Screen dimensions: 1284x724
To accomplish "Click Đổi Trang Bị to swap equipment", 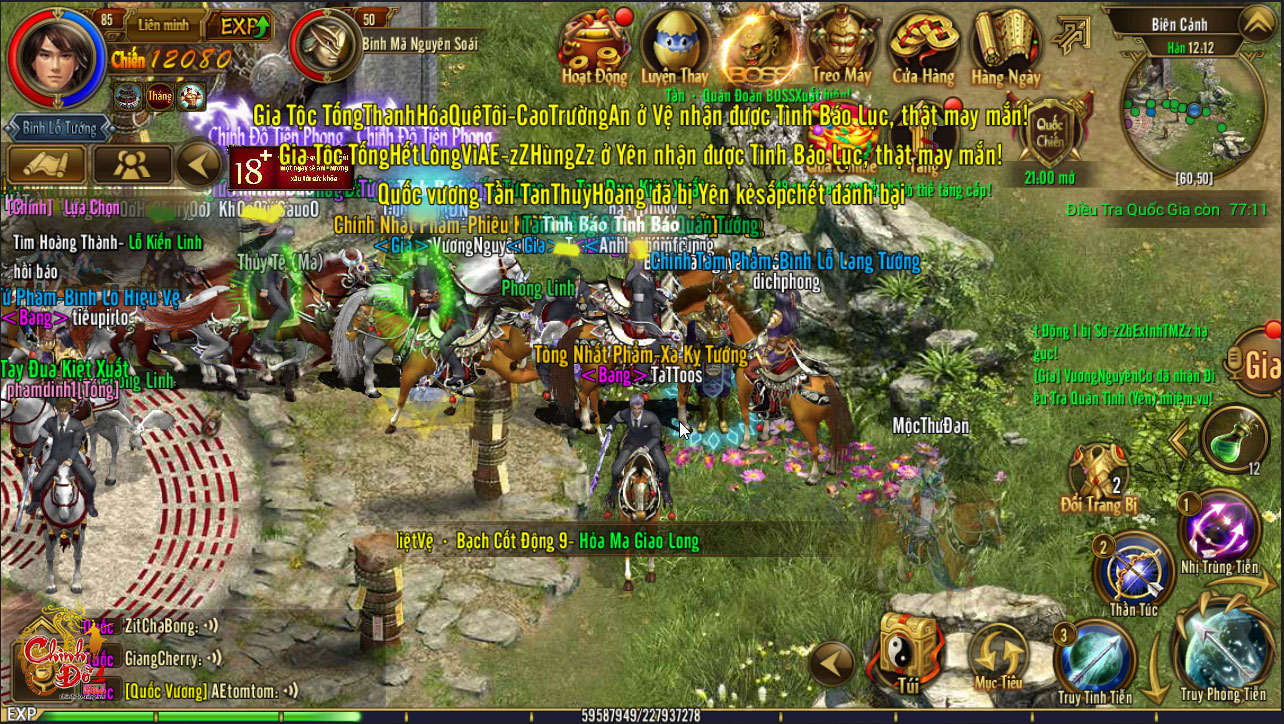I will [1100, 475].
